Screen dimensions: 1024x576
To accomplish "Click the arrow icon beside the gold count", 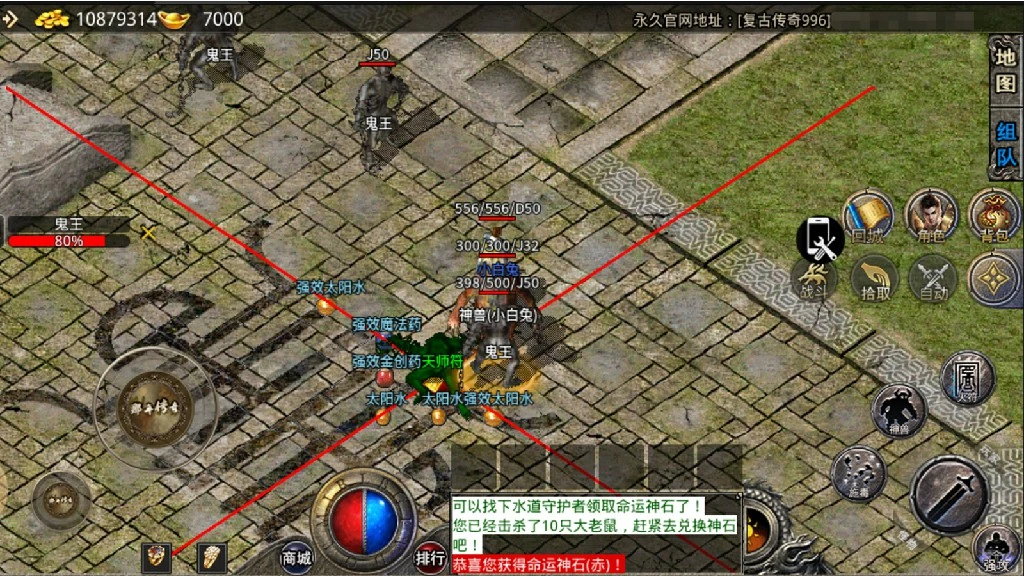I will coord(11,18).
